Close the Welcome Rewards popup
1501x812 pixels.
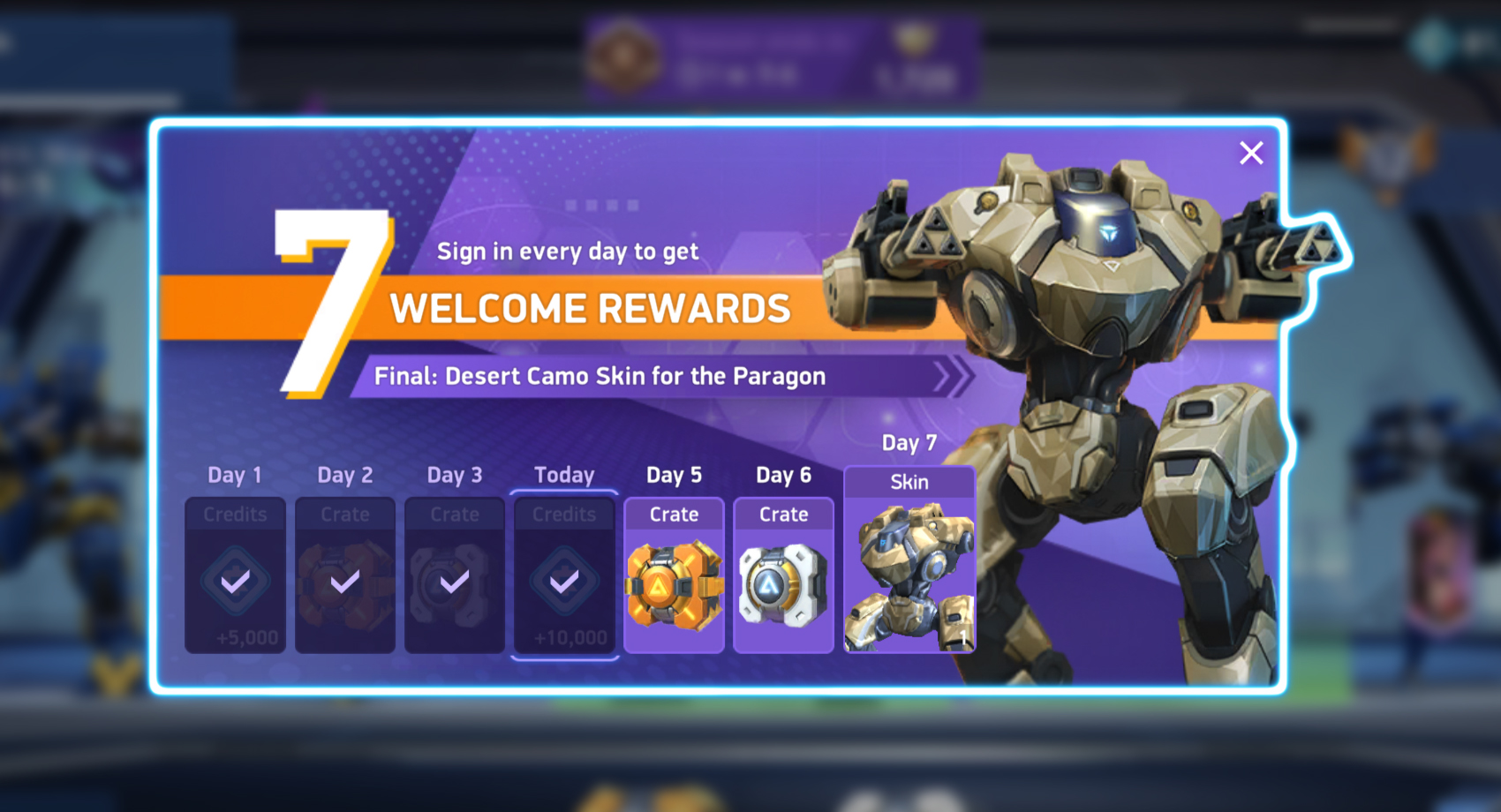(x=1251, y=153)
